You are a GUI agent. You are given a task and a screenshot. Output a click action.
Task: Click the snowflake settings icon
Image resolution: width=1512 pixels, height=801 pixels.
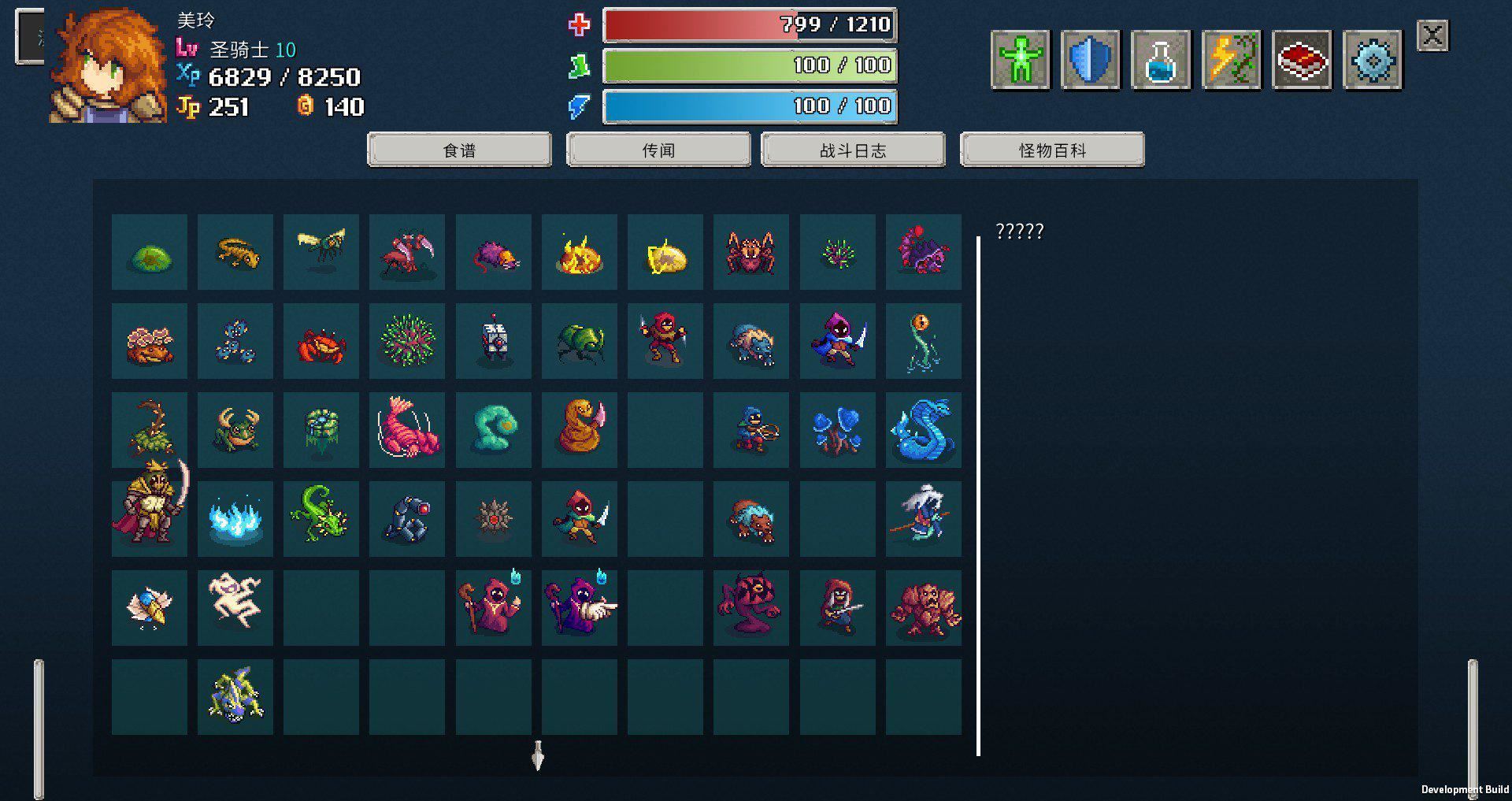coord(1373,59)
